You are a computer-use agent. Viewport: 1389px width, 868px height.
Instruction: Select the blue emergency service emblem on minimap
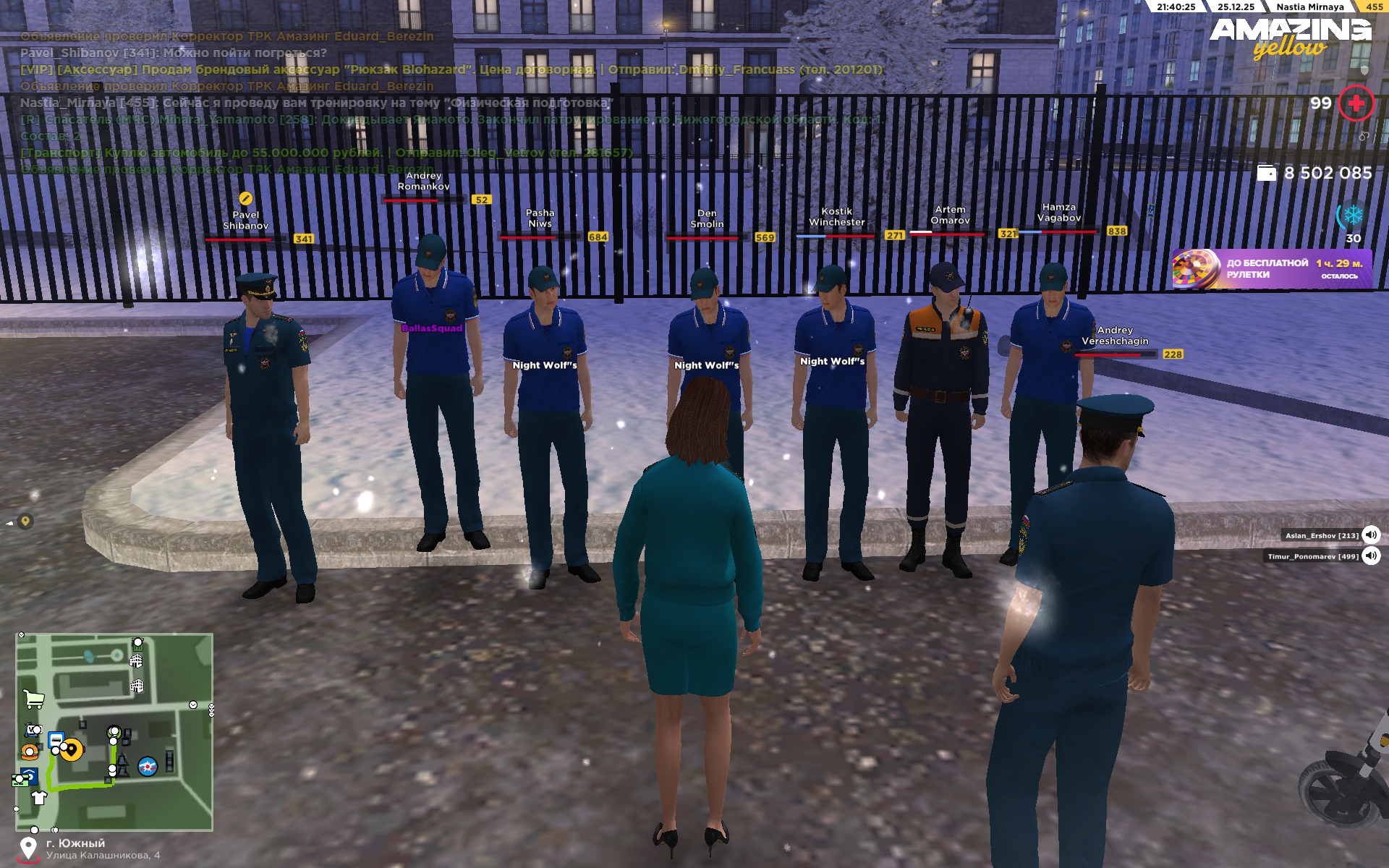click(148, 766)
